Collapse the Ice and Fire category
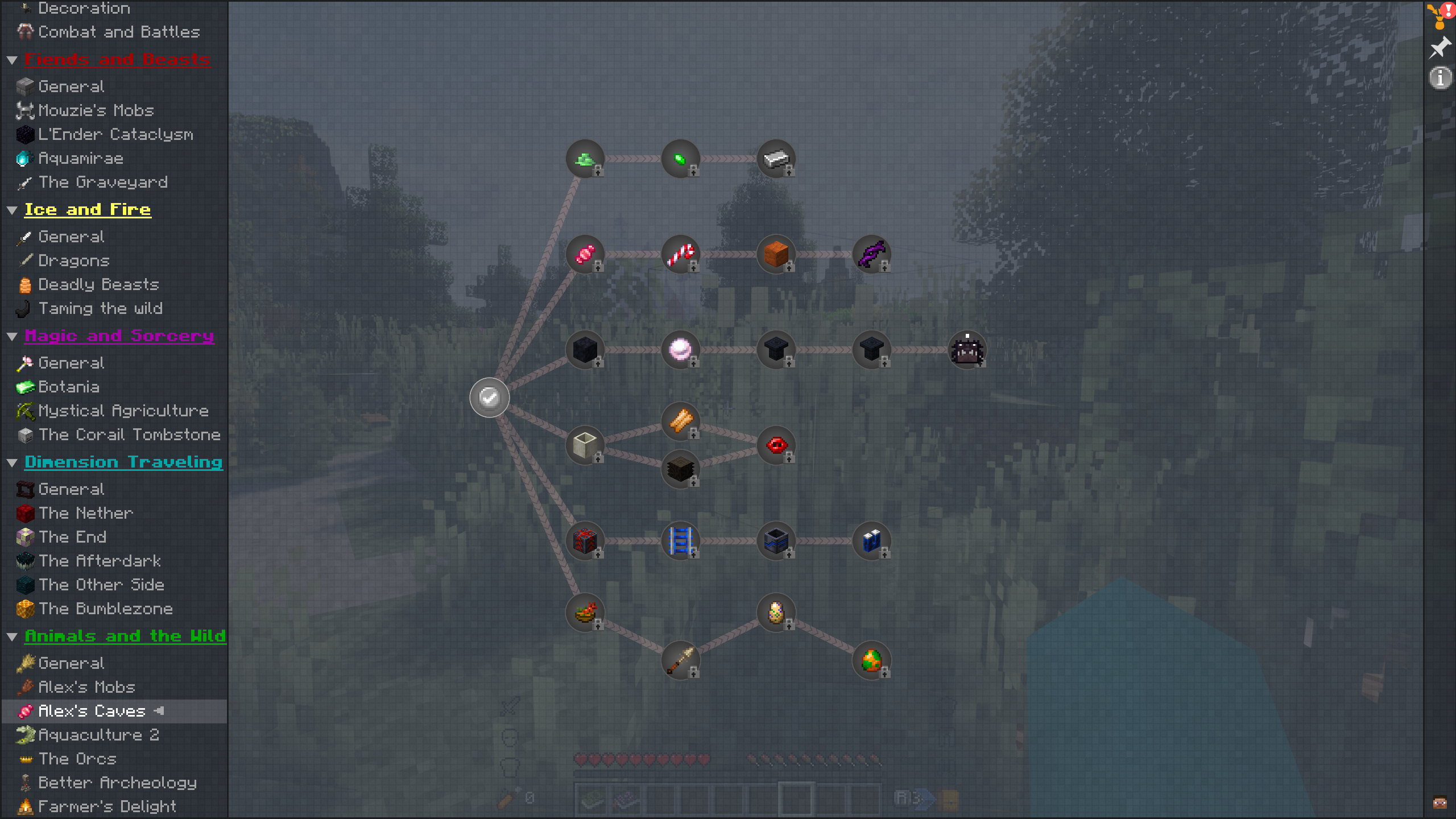Viewport: 1456px width, 819px height. [13, 209]
